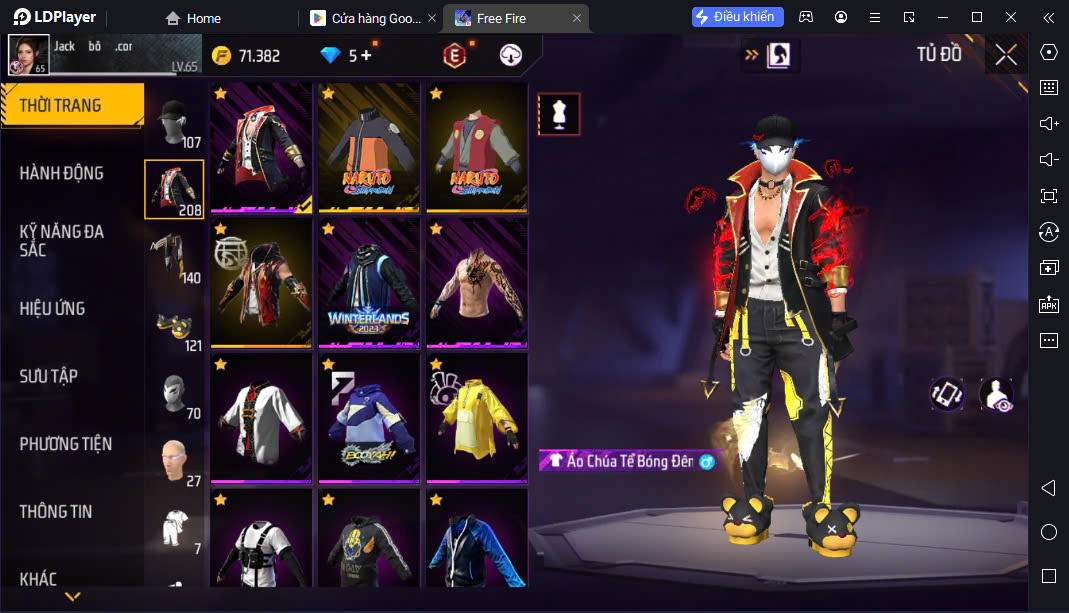This screenshot has width=1069, height=613.
Task: Switch to KỸ NĂNG ĐA SẮC tab
Action: click(62, 240)
